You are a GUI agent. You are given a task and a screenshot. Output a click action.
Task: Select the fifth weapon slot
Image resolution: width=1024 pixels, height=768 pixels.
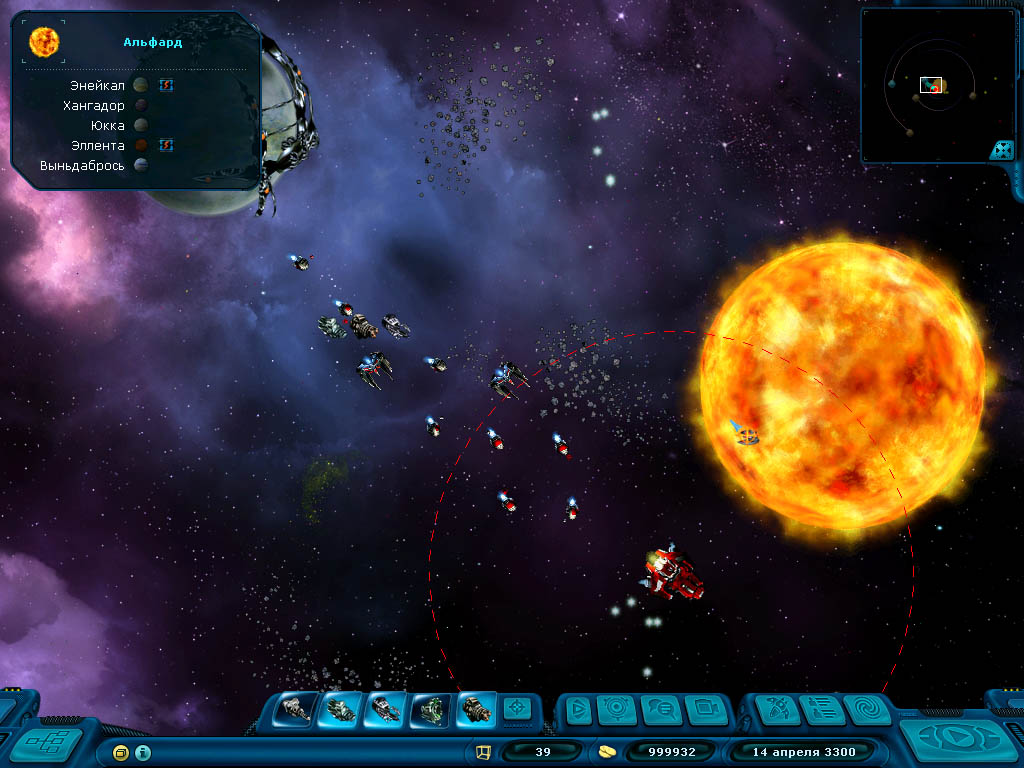click(476, 709)
